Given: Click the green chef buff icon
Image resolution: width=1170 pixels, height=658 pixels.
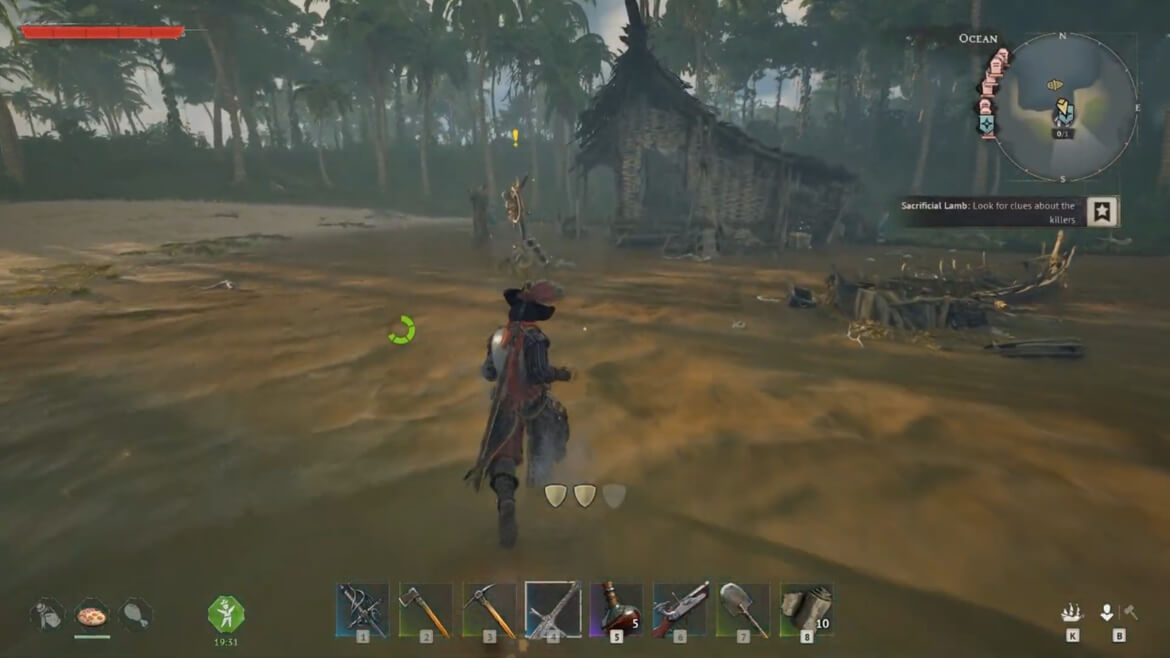Looking at the screenshot, I should (x=226, y=614).
